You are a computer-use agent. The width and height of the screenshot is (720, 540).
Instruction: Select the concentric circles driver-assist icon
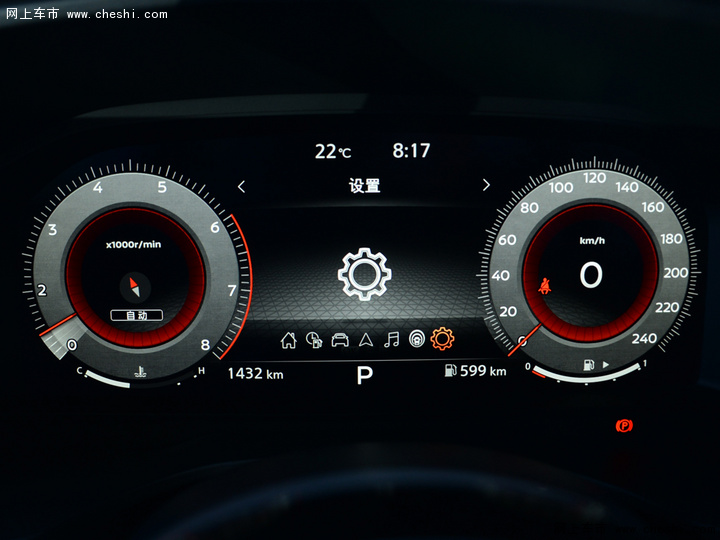[416, 340]
